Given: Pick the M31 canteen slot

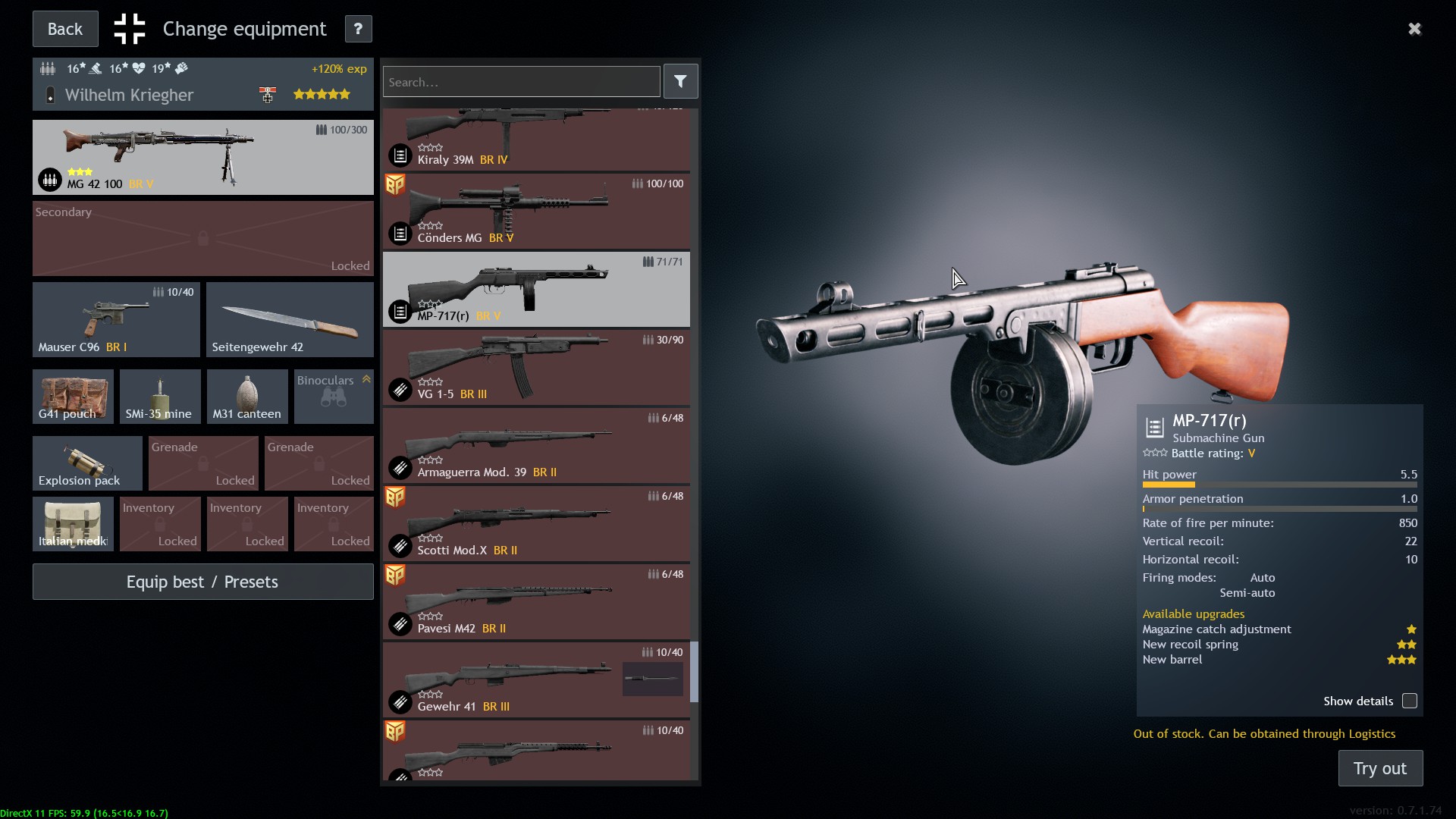Looking at the screenshot, I should coord(247,396).
